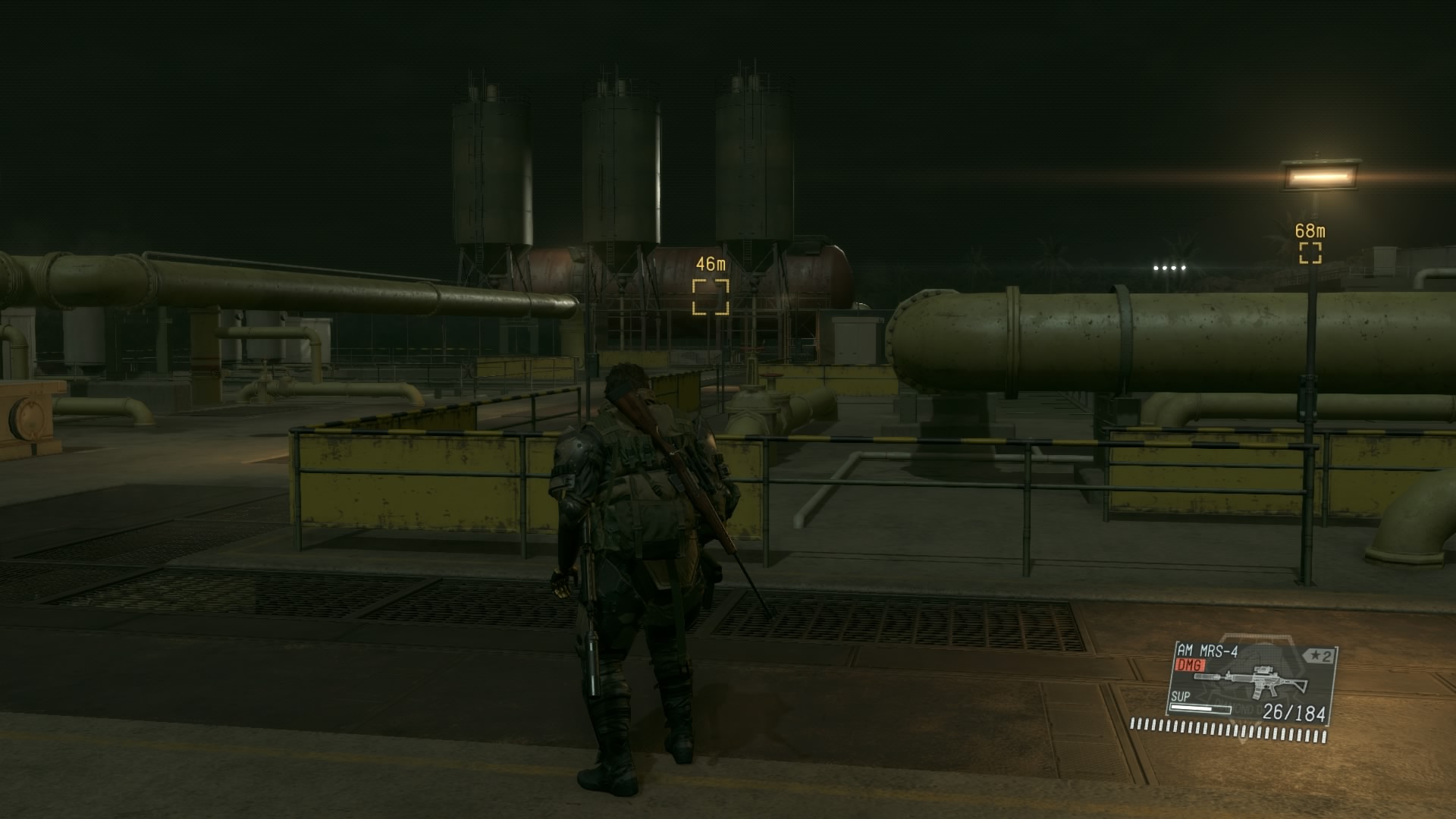
Task: Click the DMG status badge on the weapon panel
Action: click(x=1189, y=665)
